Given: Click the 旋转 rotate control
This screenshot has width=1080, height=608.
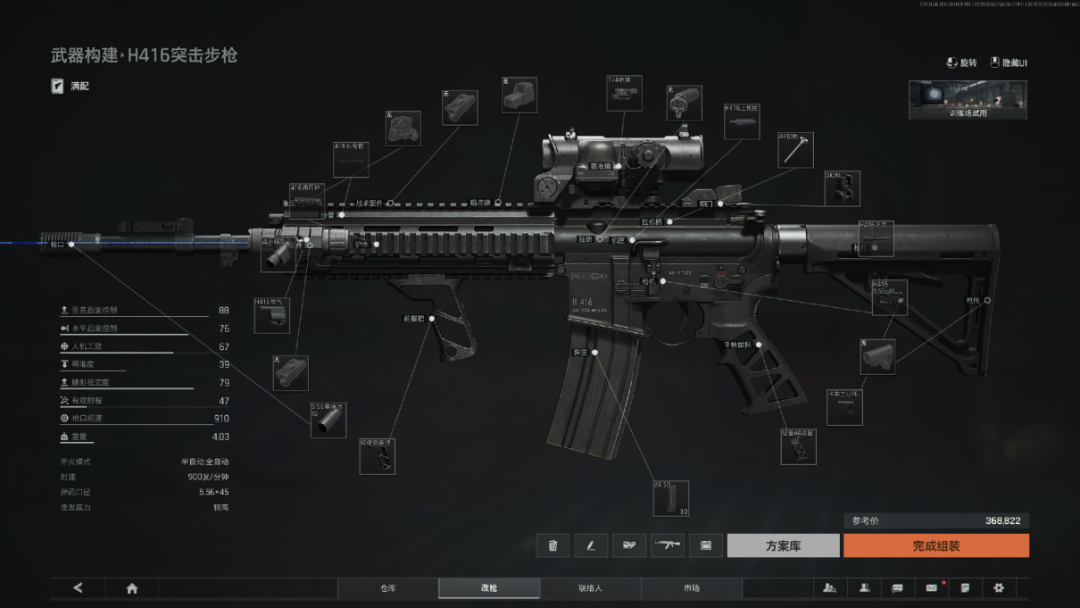Looking at the screenshot, I should (961, 62).
